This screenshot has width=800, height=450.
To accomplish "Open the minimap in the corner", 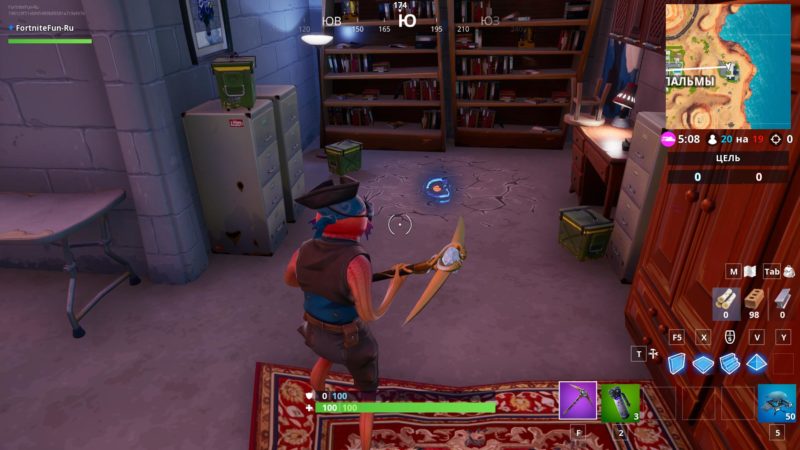I will (729, 65).
